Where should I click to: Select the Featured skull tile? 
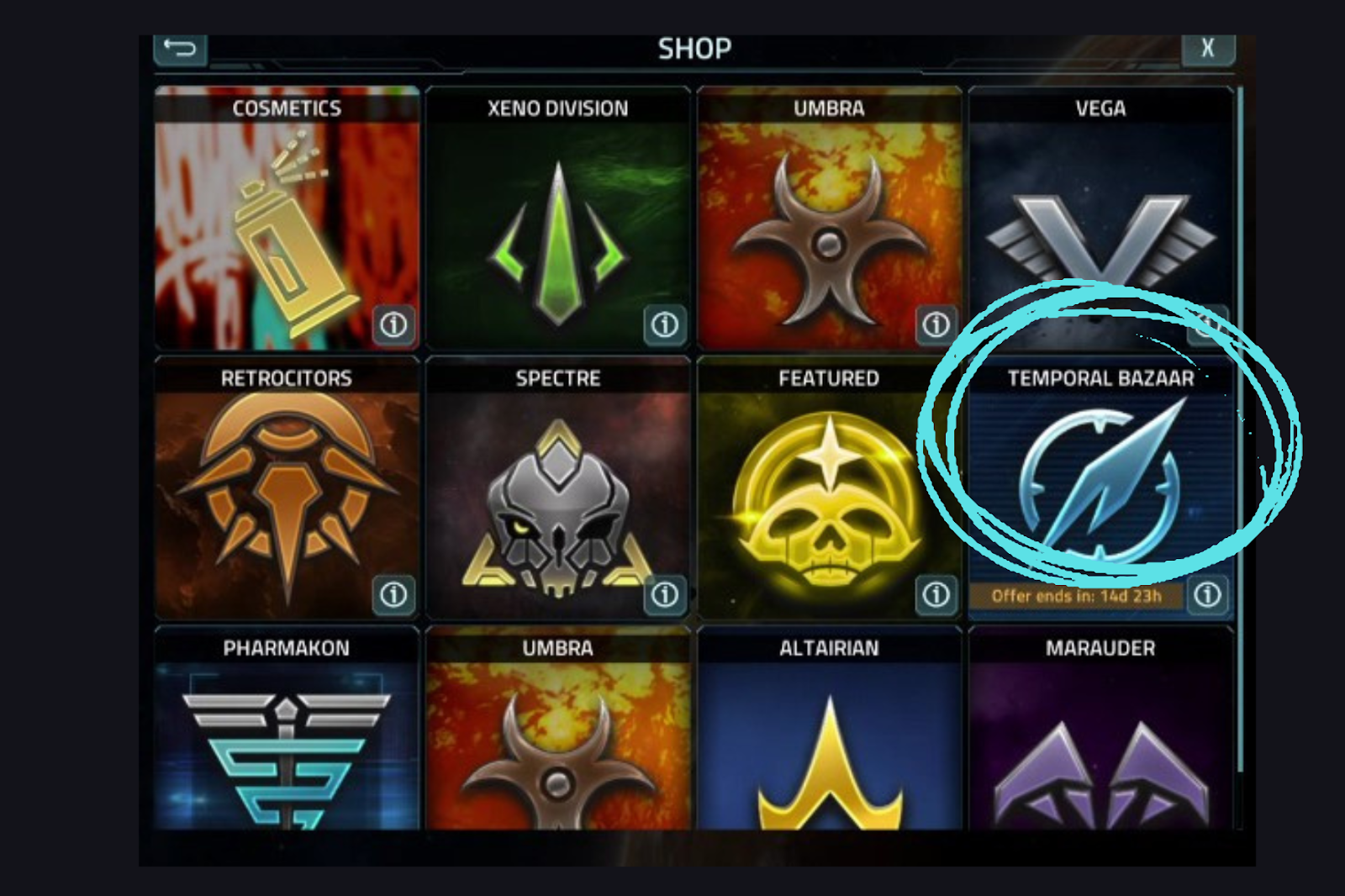[x=828, y=496]
